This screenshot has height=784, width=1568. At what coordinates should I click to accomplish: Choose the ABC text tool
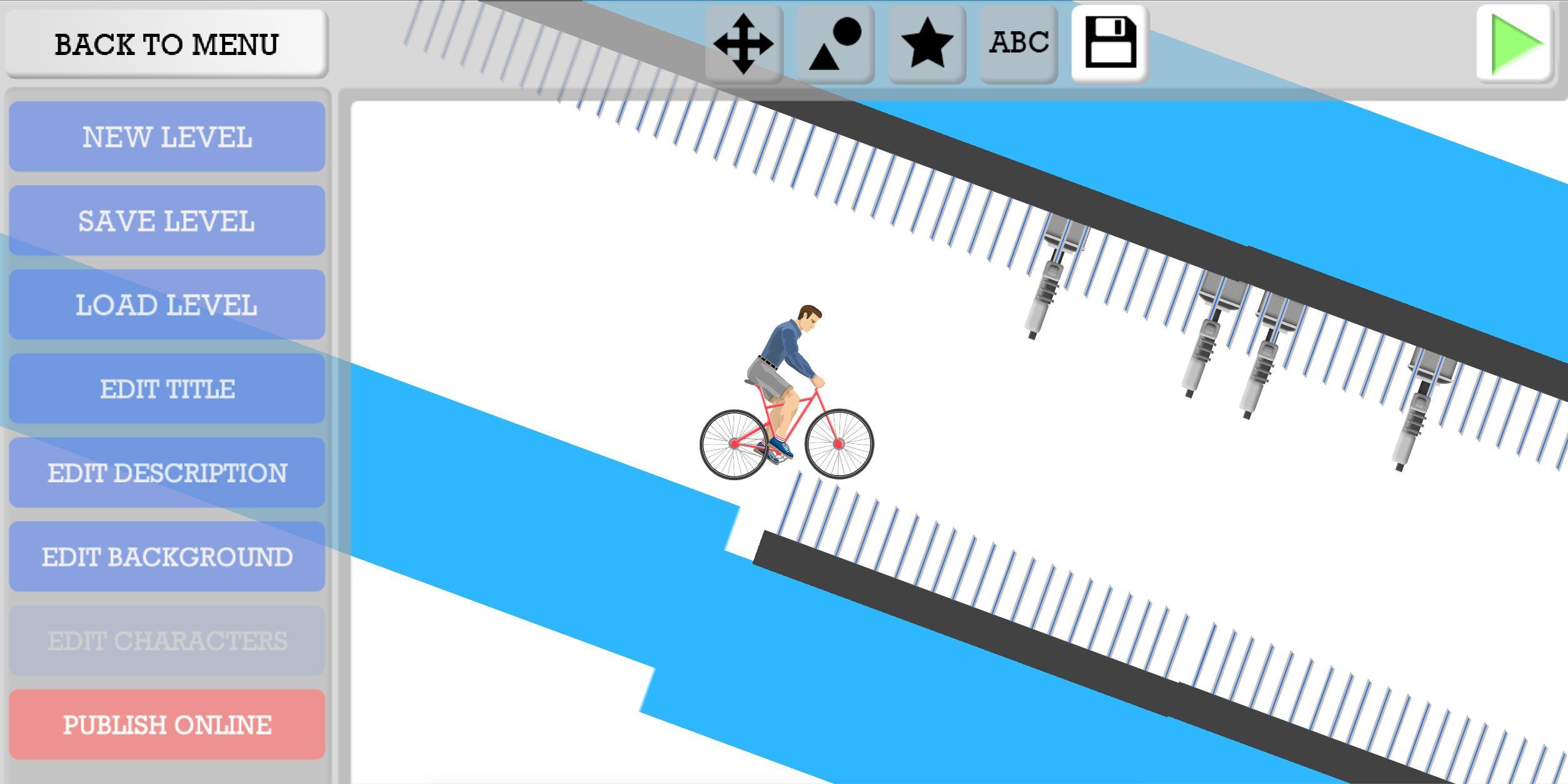pos(1017,44)
